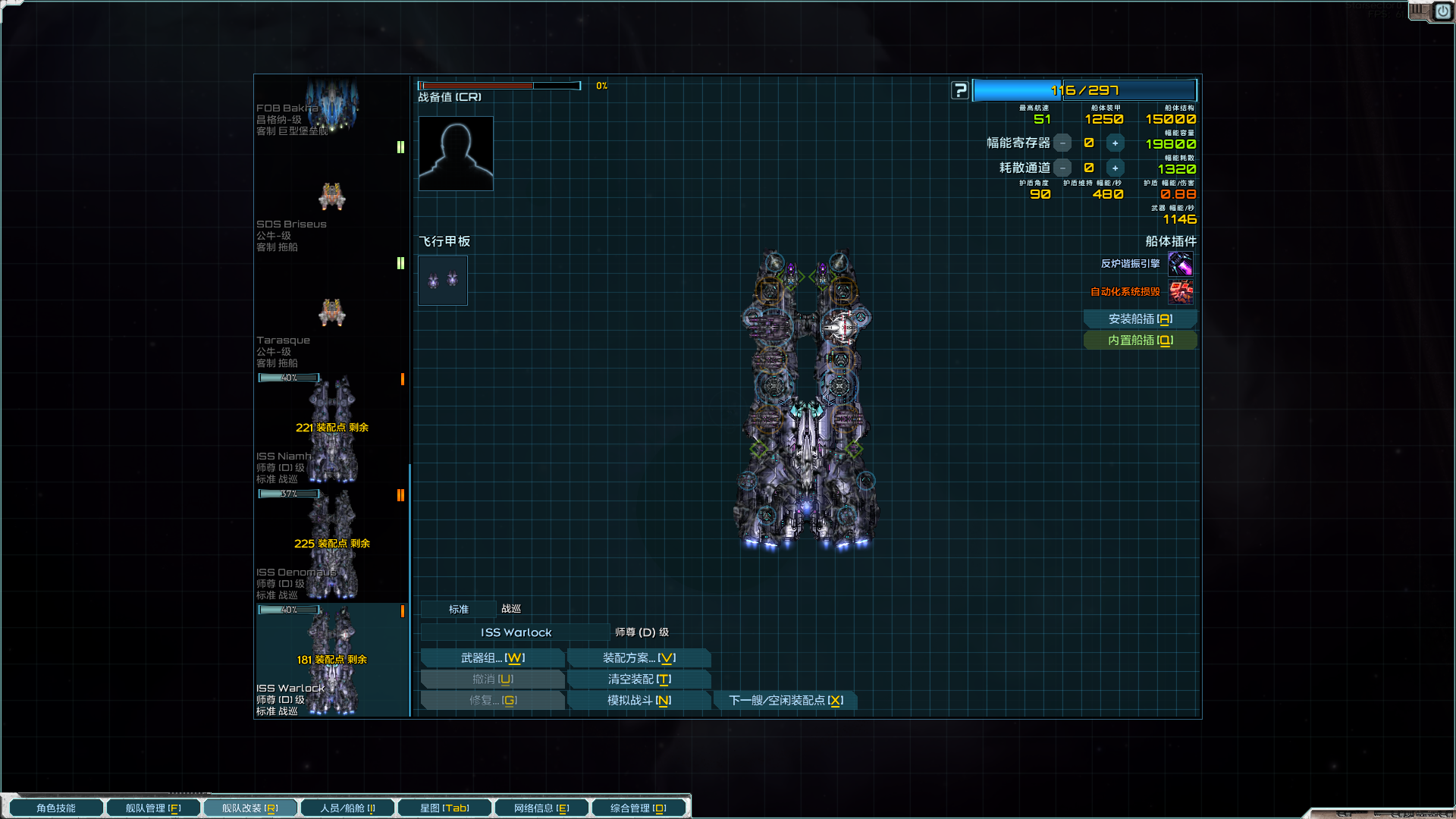Show 内置船插 built-in hull mods
This screenshot has height=819, width=1456.
coord(1140,340)
